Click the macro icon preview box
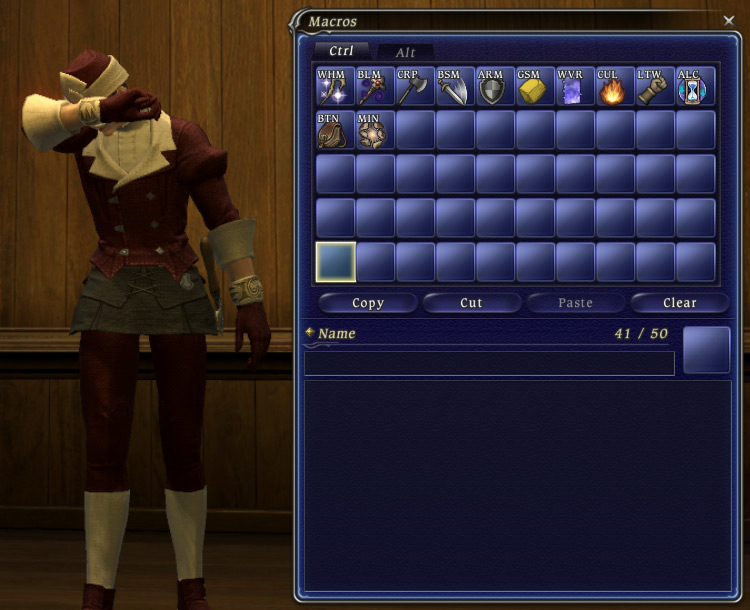This screenshot has height=610, width=750. [x=706, y=350]
